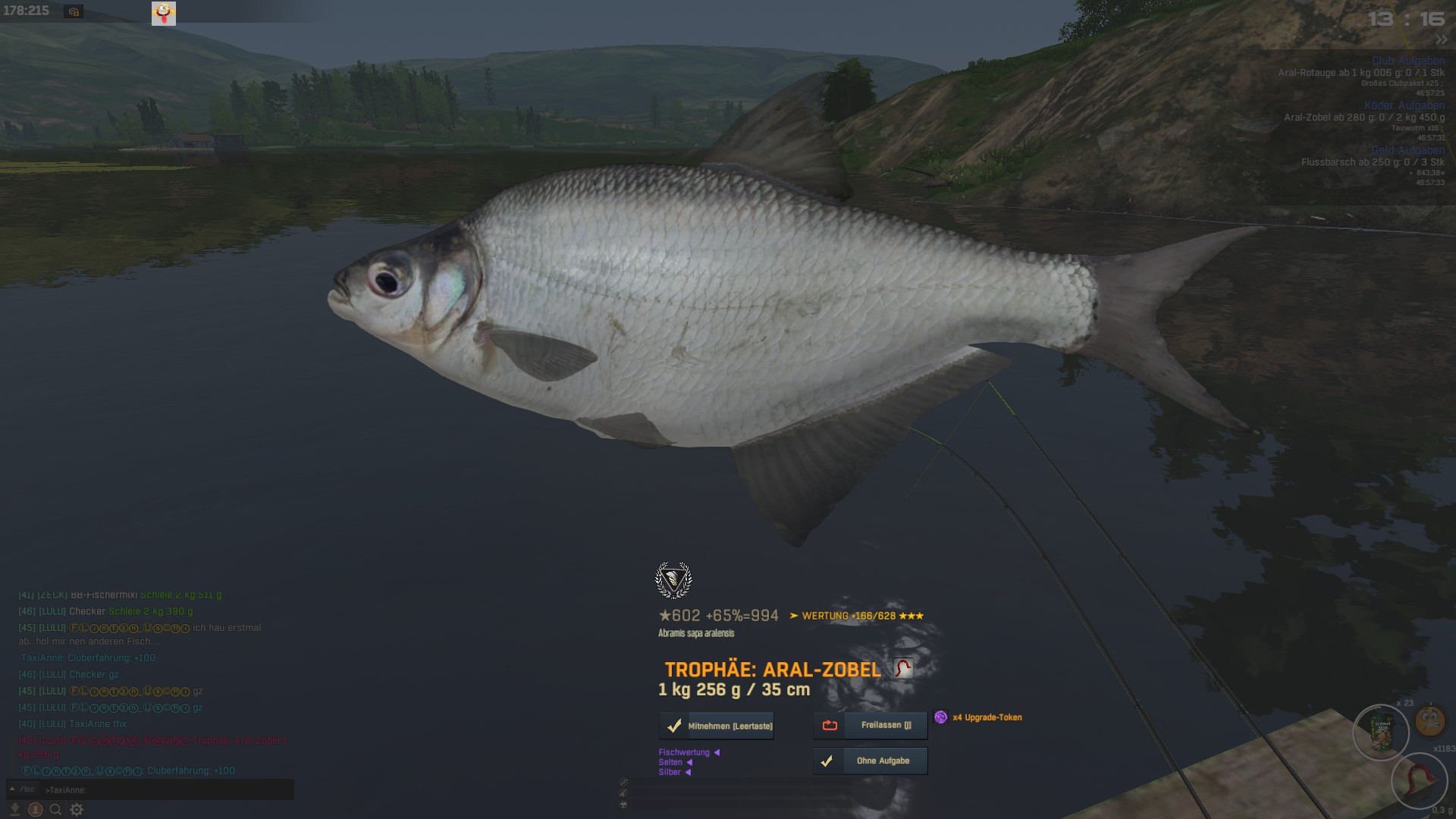This screenshot has width=1456, height=819.
Task: Expand the task panel with the double-arrow
Action: 1440,39
